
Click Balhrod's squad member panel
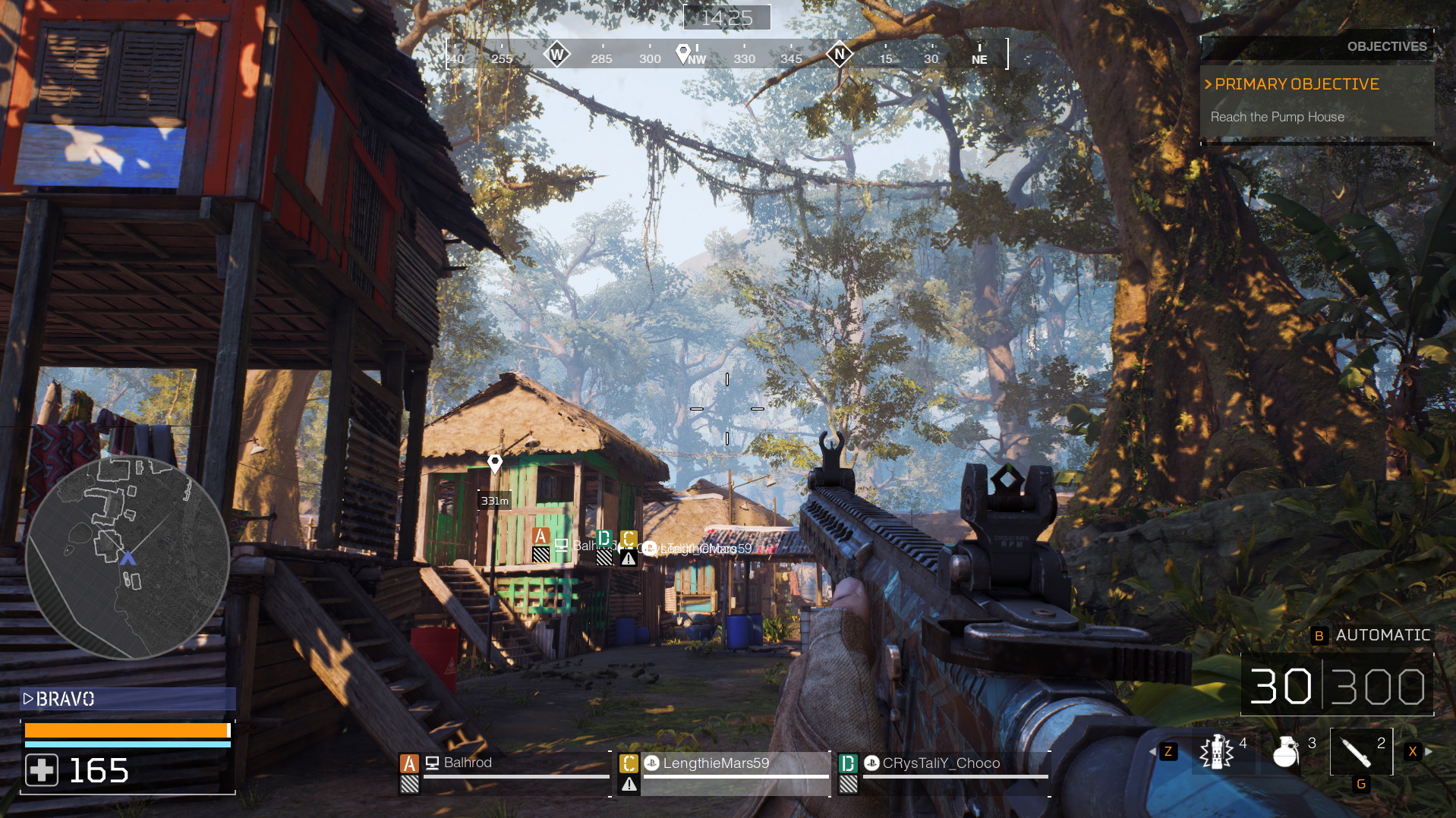click(x=504, y=772)
